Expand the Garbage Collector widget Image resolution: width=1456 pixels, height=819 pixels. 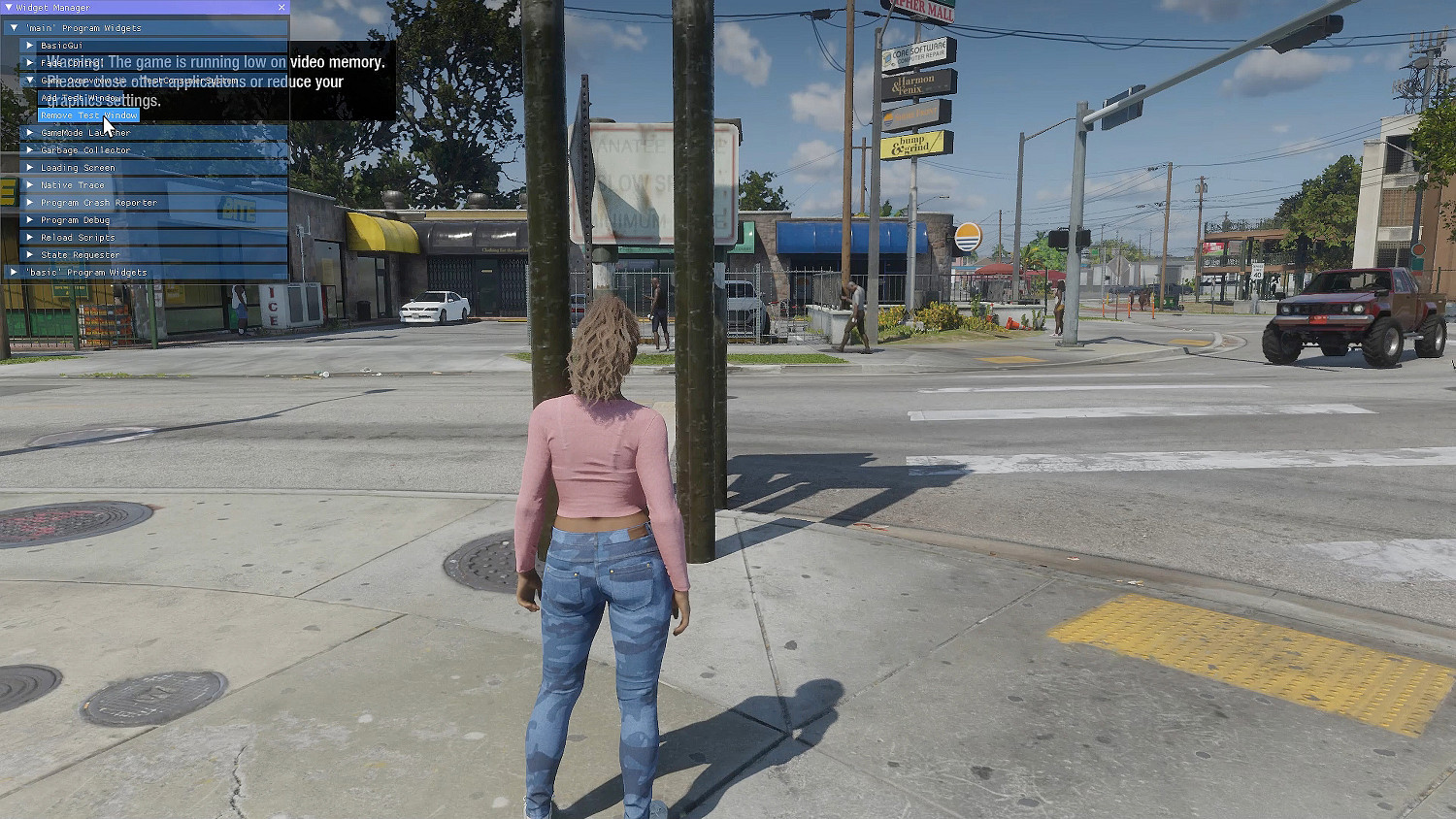[x=29, y=149]
